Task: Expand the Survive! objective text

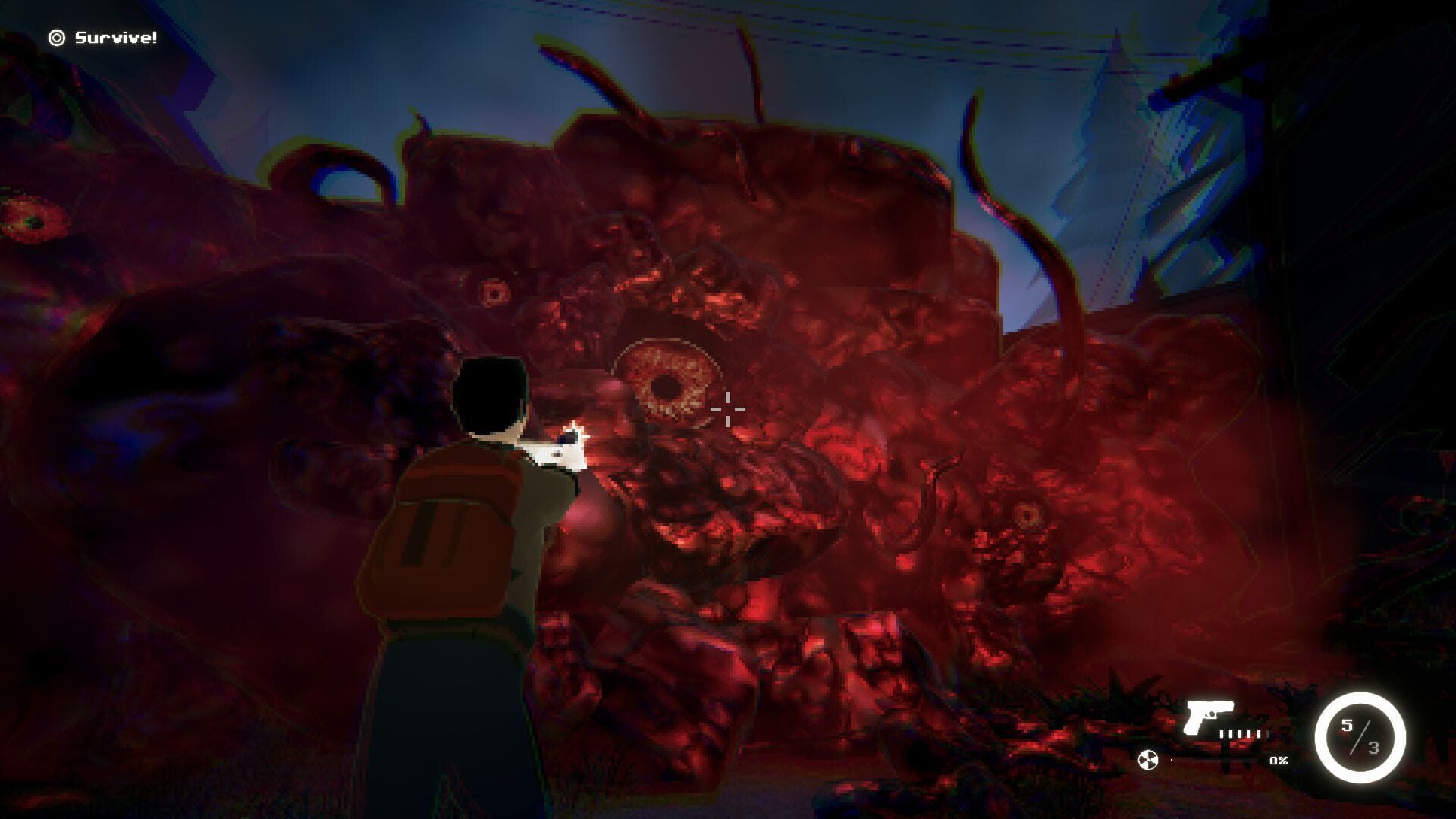Action: coord(115,36)
